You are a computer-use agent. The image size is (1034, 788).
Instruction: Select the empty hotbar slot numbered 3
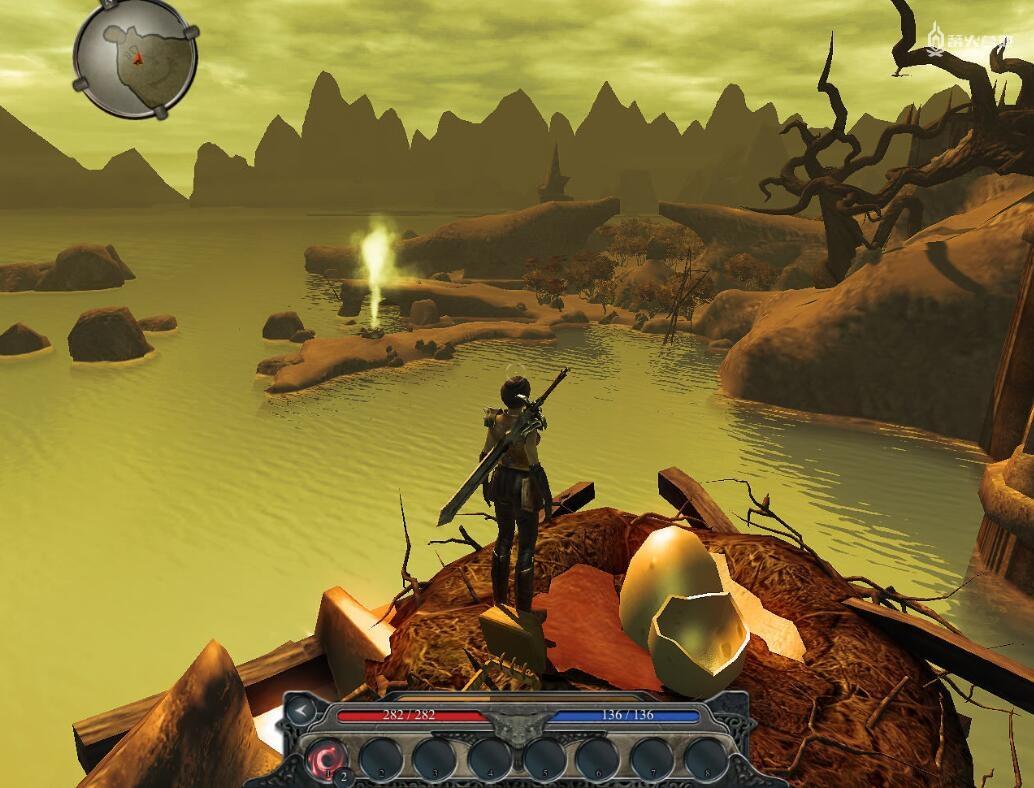[435, 758]
